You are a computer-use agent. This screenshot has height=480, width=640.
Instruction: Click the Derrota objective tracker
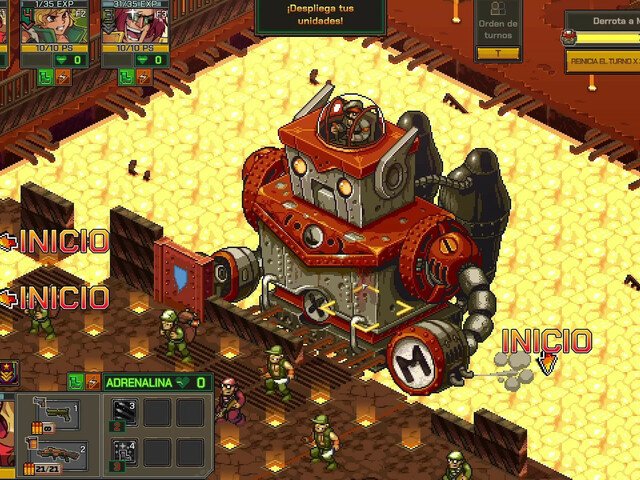point(603,22)
